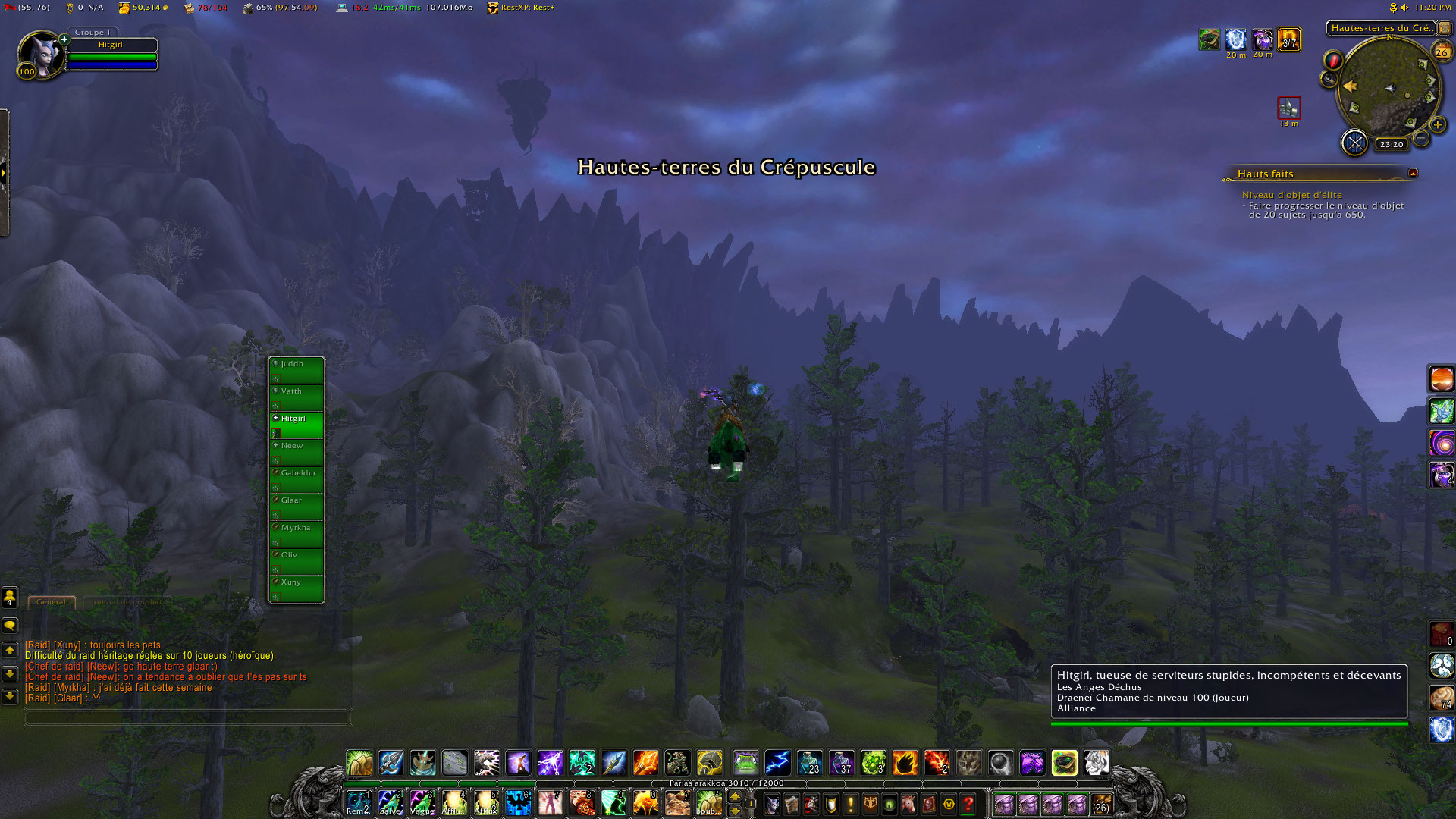
Task: Switch to the Général chat tab
Action: tap(51, 602)
